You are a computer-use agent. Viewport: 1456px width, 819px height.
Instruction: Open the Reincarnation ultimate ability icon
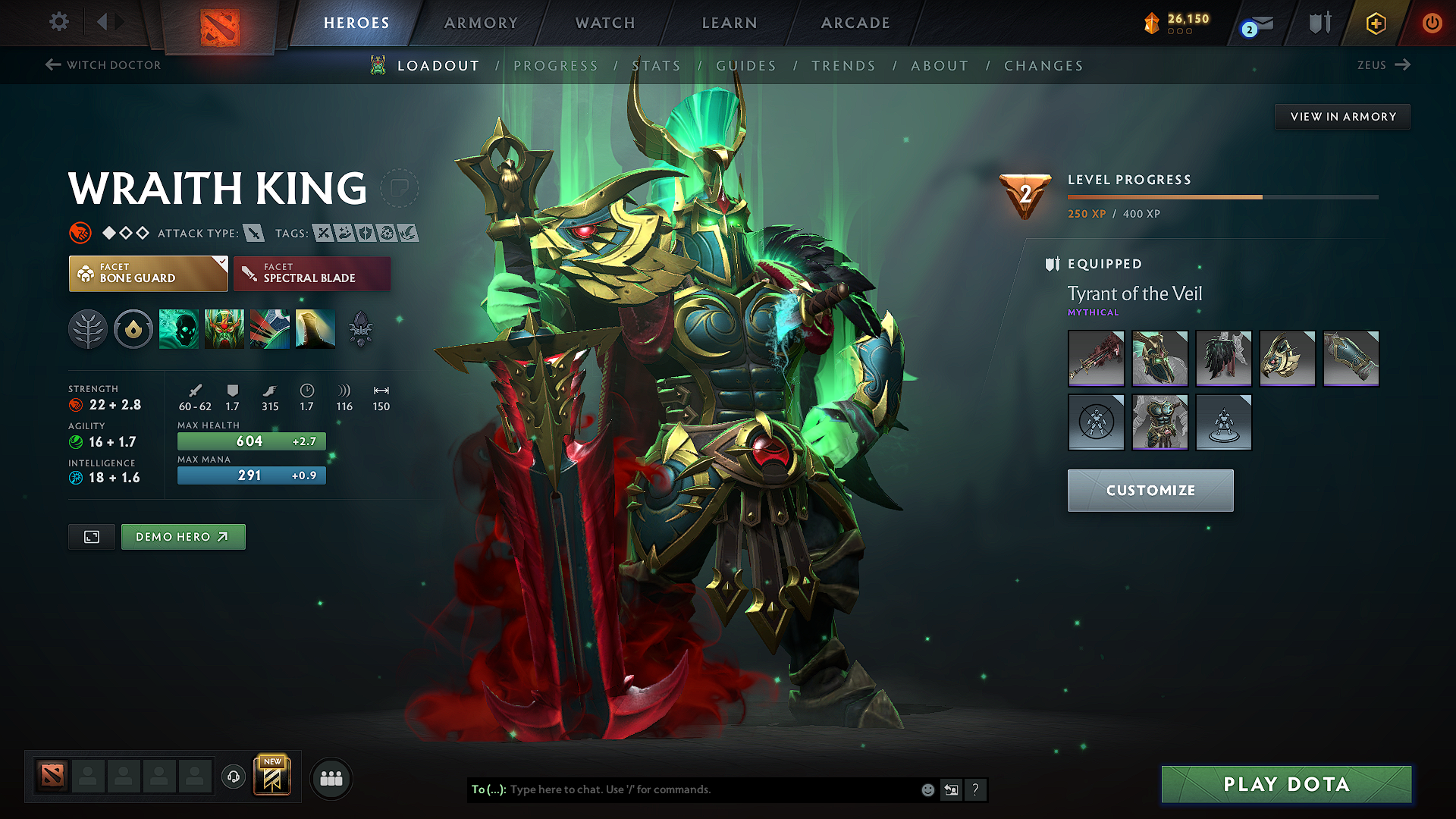click(x=315, y=329)
